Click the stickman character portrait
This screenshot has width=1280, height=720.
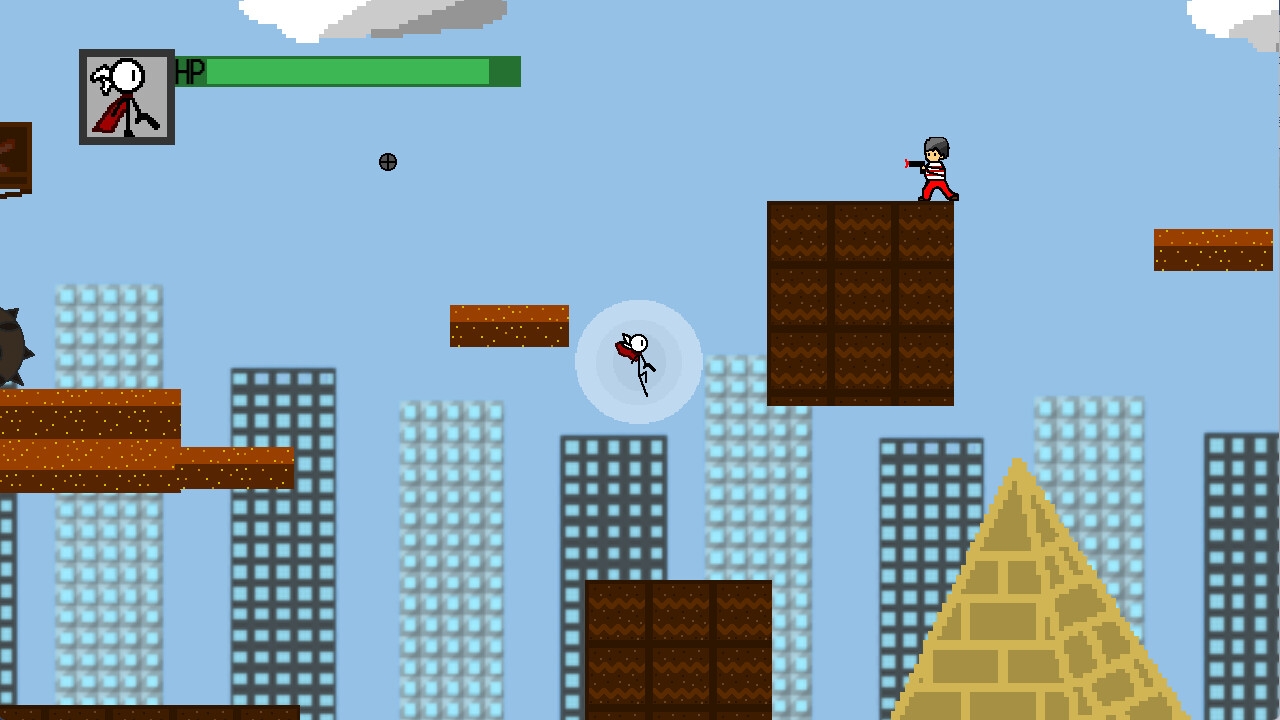127,97
